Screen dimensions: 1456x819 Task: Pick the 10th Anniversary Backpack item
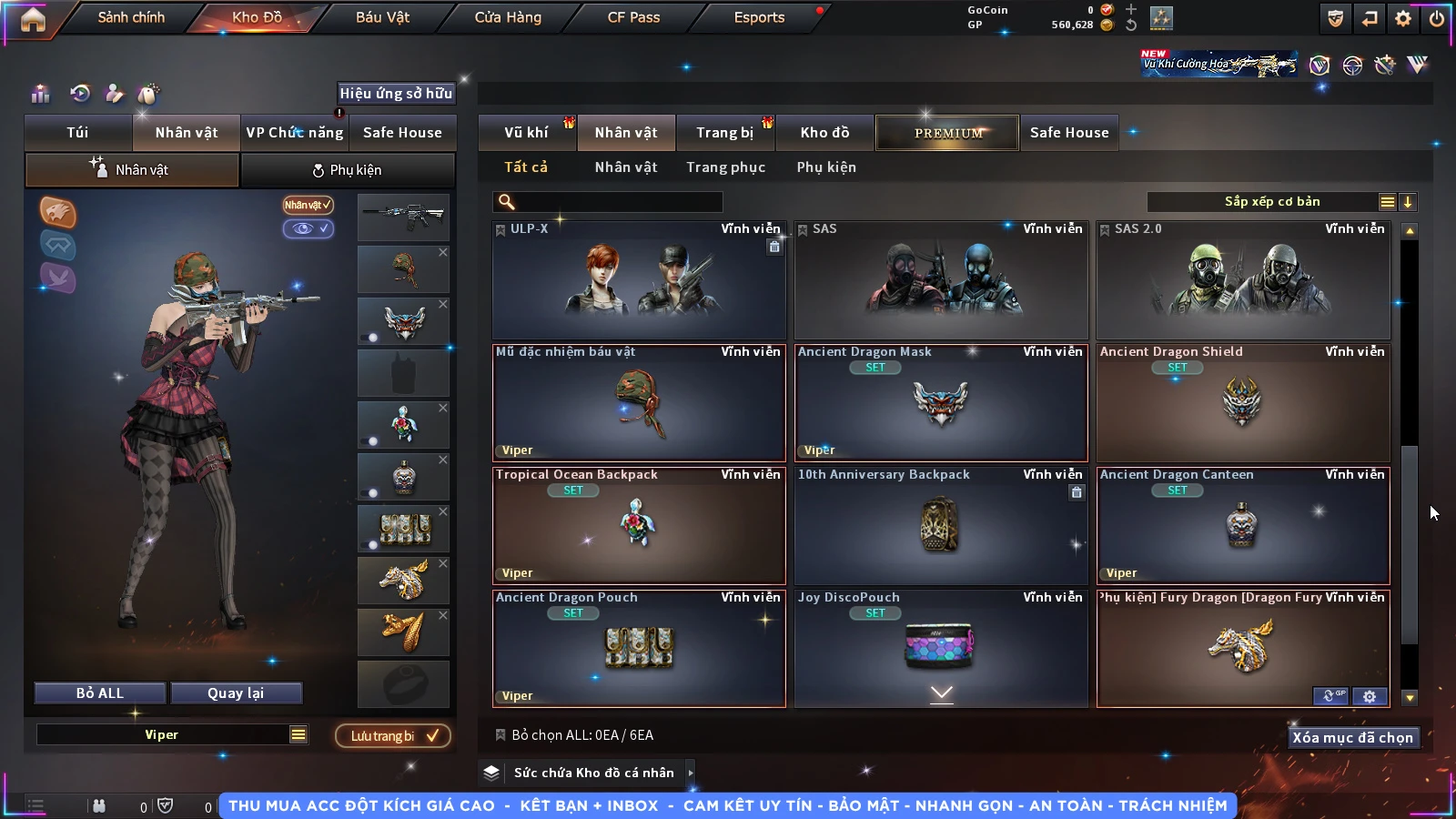tap(941, 526)
